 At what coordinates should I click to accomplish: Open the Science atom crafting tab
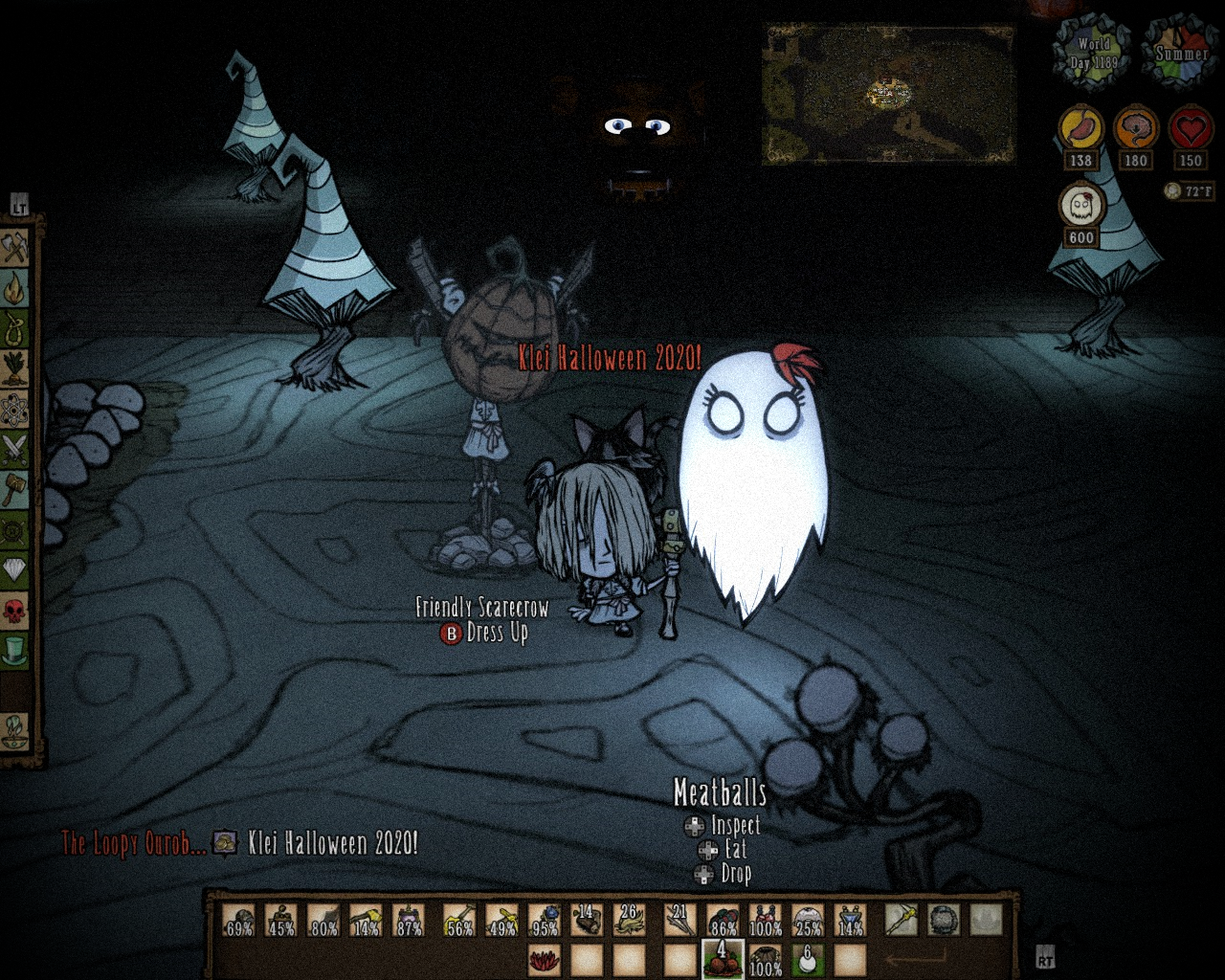[15, 409]
